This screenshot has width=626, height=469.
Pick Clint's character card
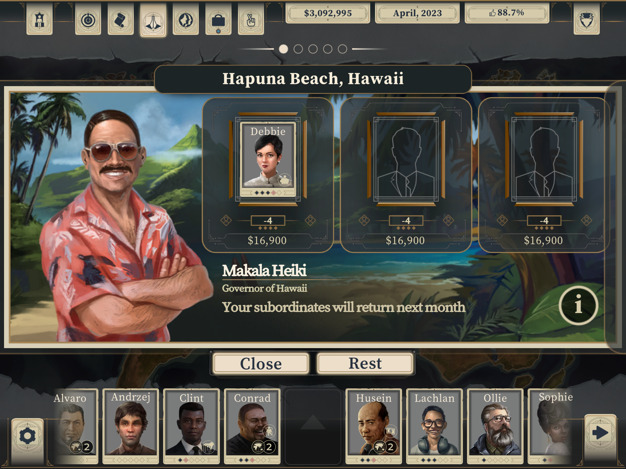[191, 425]
